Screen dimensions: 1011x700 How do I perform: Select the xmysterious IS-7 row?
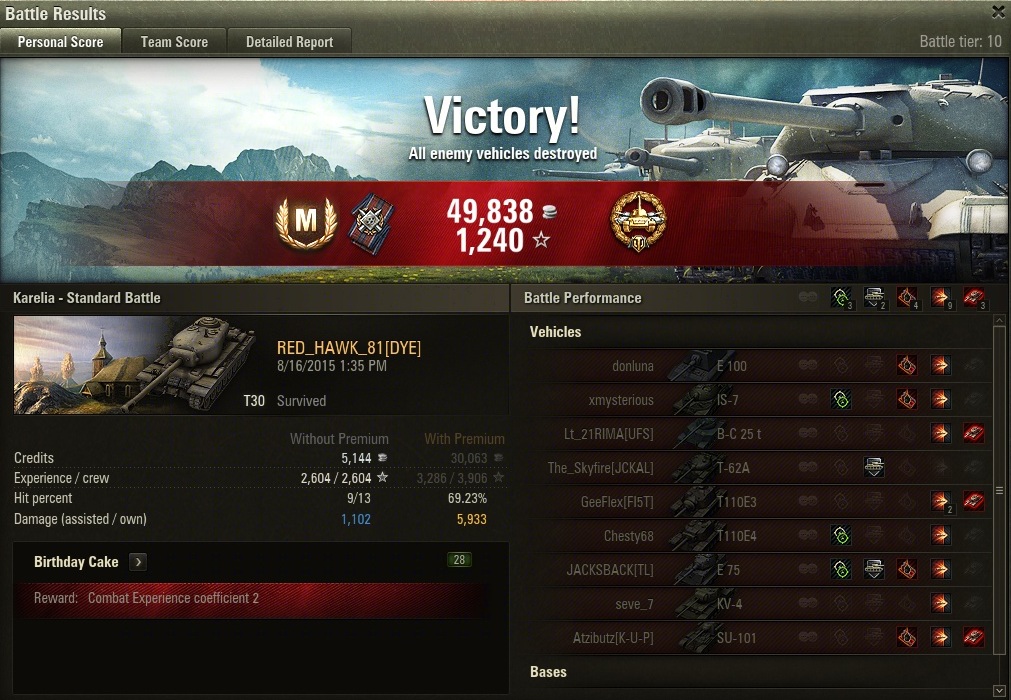click(760, 400)
